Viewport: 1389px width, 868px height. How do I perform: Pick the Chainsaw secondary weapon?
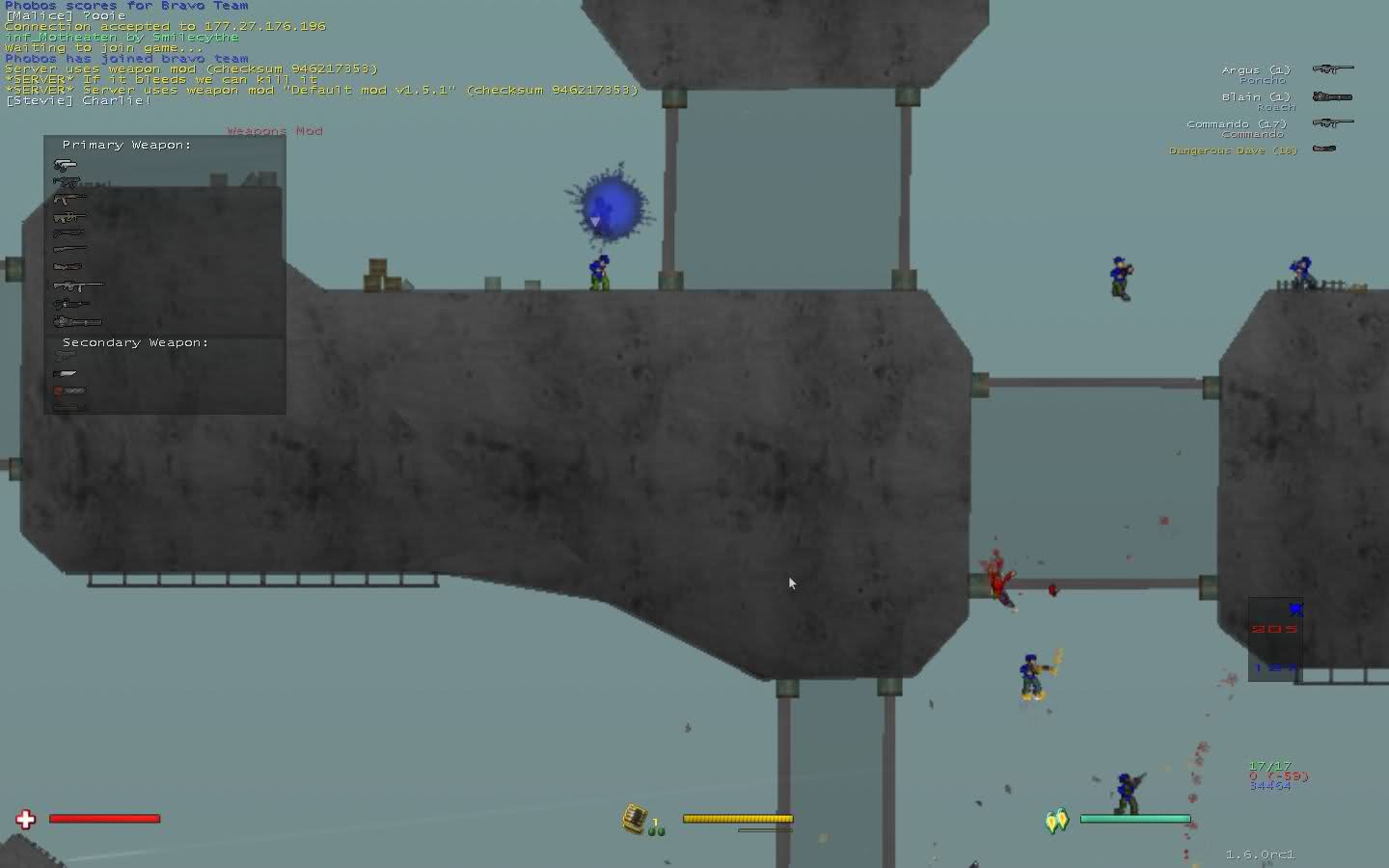[70, 391]
